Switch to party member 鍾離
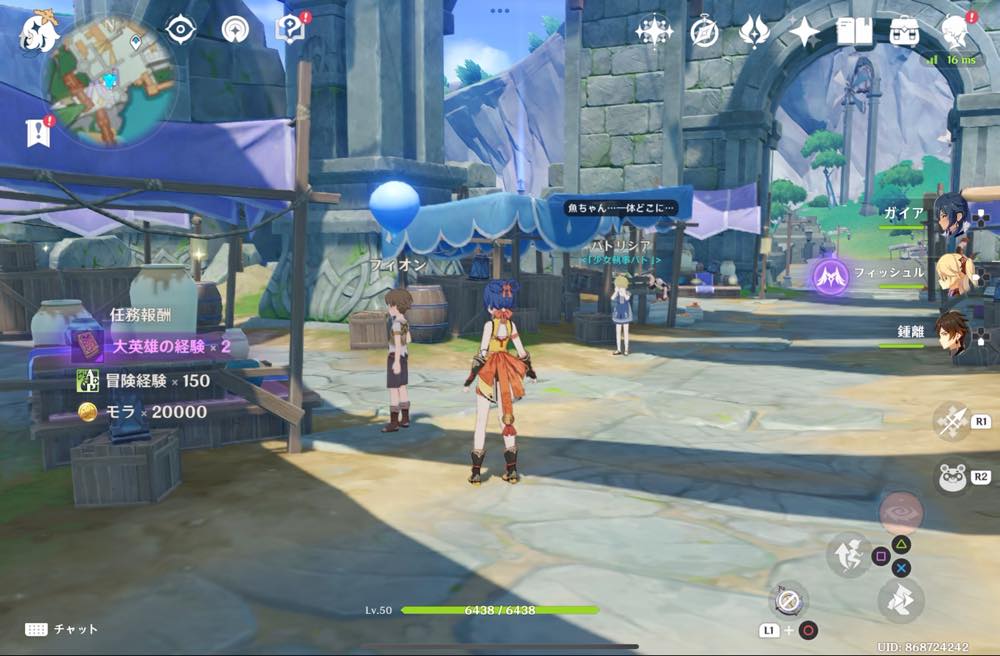The width and height of the screenshot is (1000, 656). [955, 332]
